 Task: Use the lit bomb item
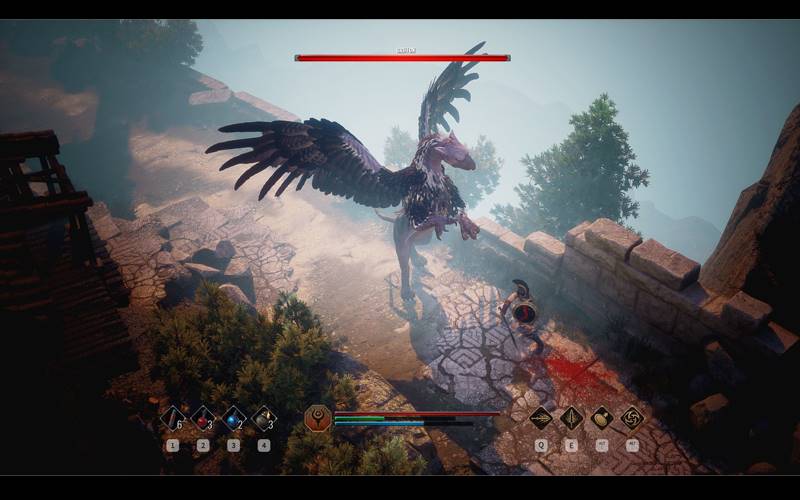pos(264,418)
